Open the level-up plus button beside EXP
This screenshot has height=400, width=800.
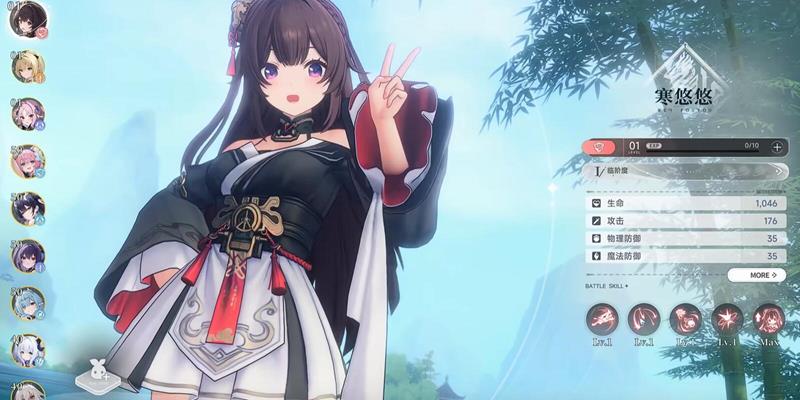click(x=777, y=146)
